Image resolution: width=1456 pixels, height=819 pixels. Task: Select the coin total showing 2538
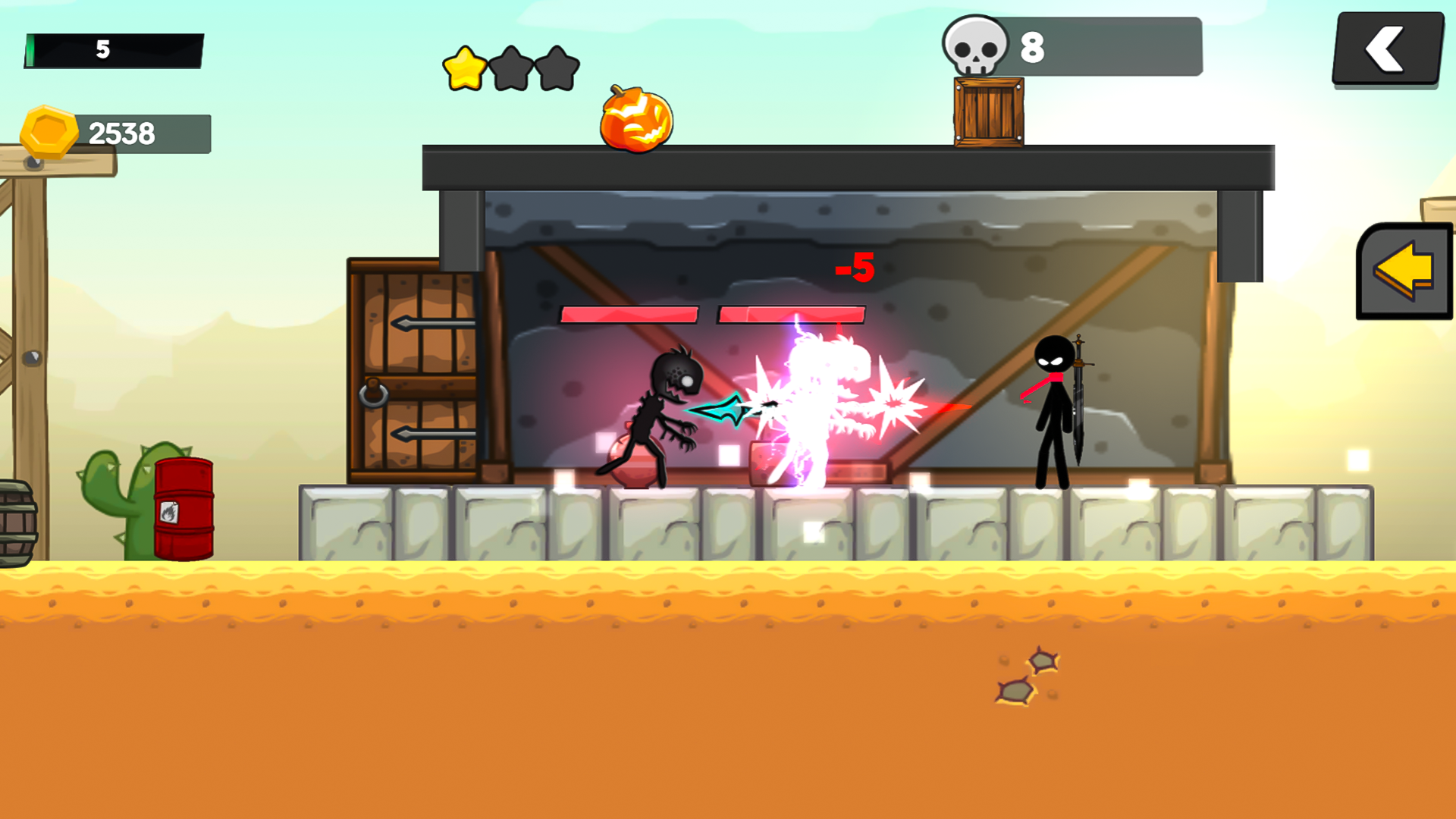123,132
